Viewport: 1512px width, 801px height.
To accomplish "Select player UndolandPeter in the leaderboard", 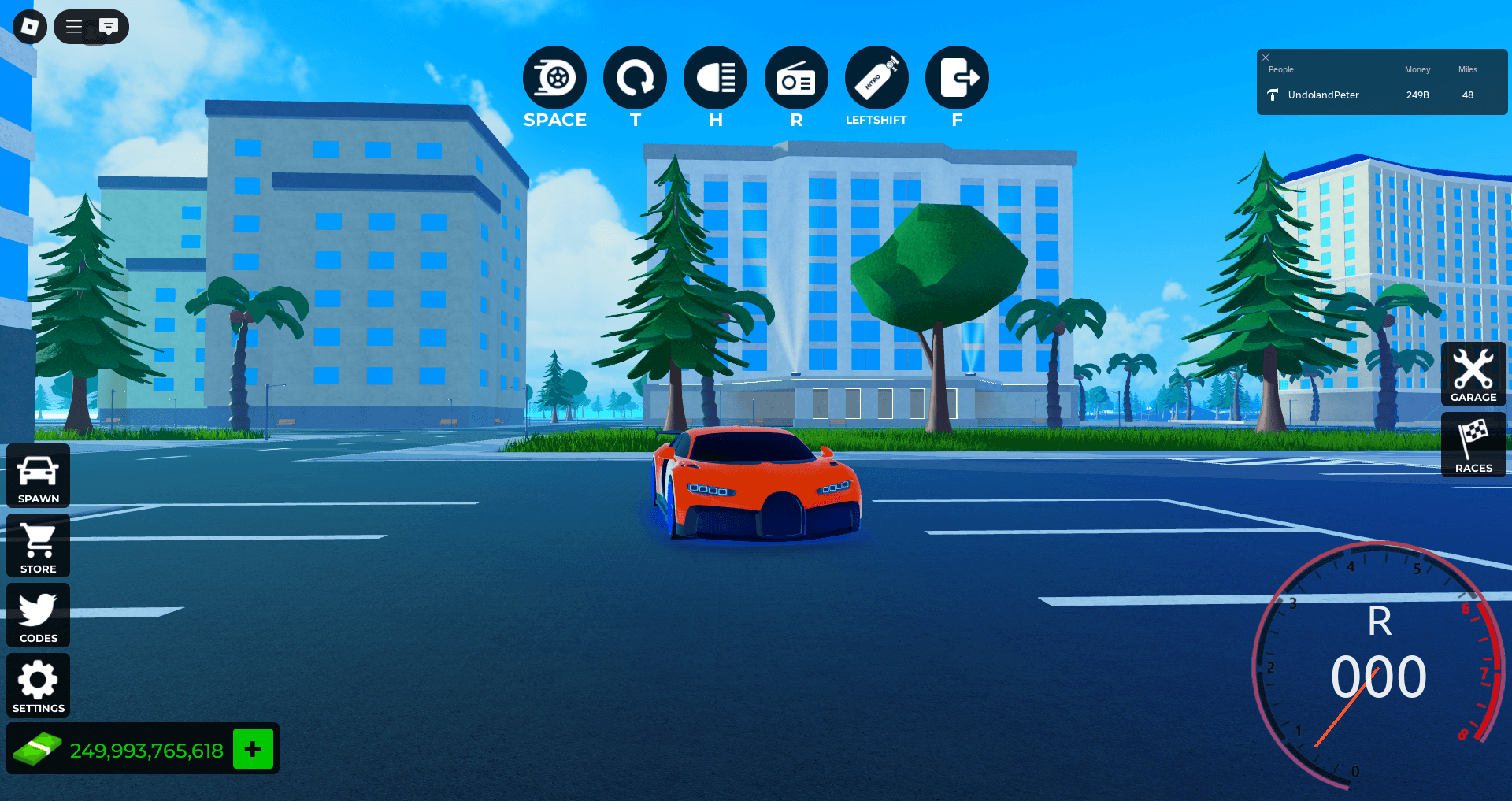I will coord(1323,95).
